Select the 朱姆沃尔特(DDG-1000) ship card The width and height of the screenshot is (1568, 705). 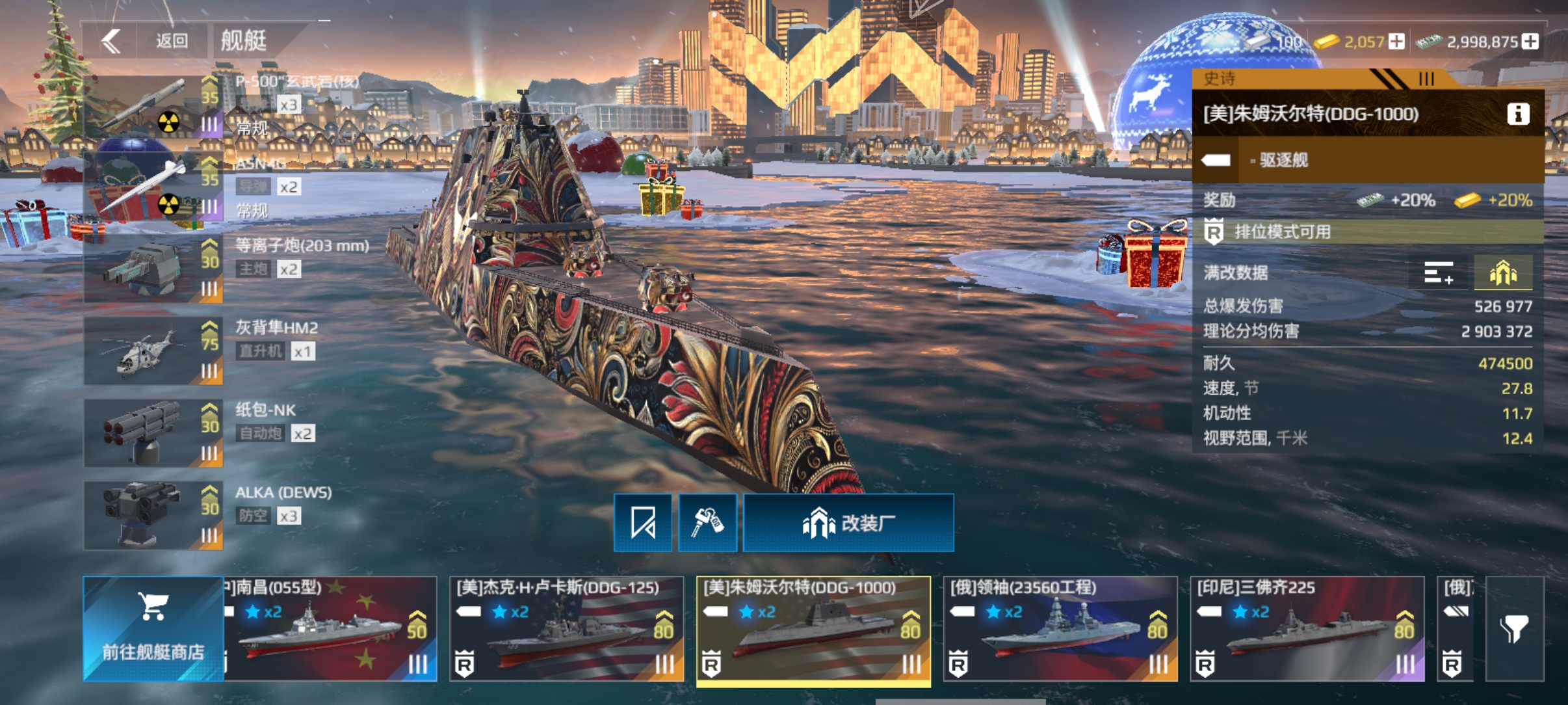pyautogui.click(x=813, y=628)
